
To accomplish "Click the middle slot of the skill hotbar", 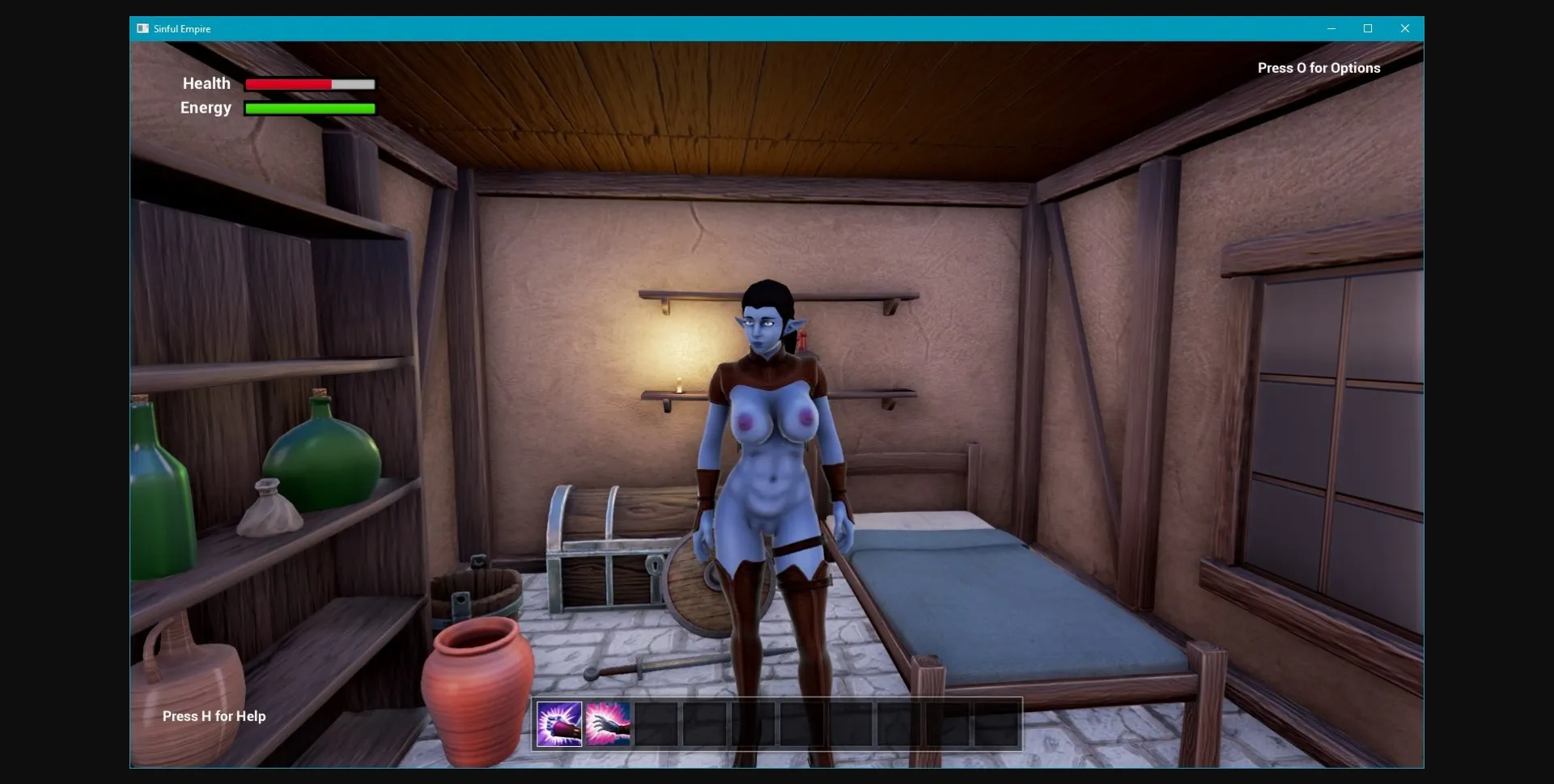I will coord(777,724).
